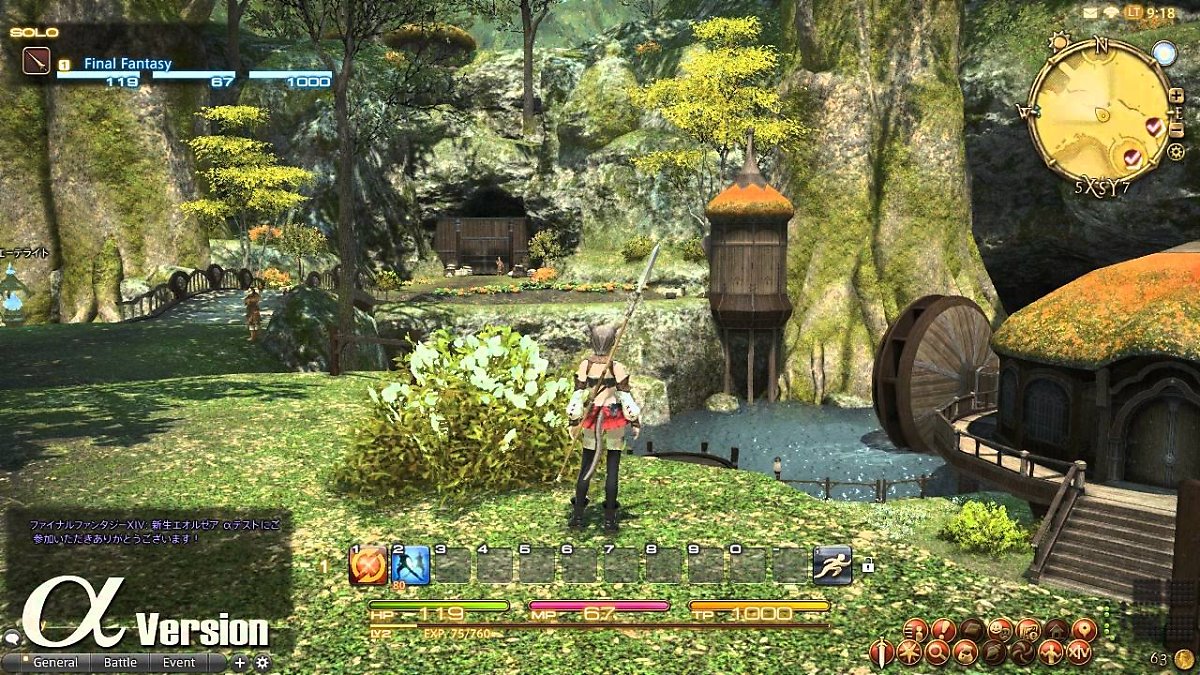The image size is (1200, 675).
Task: Activate the sprint running-figure ability
Action: point(831,565)
